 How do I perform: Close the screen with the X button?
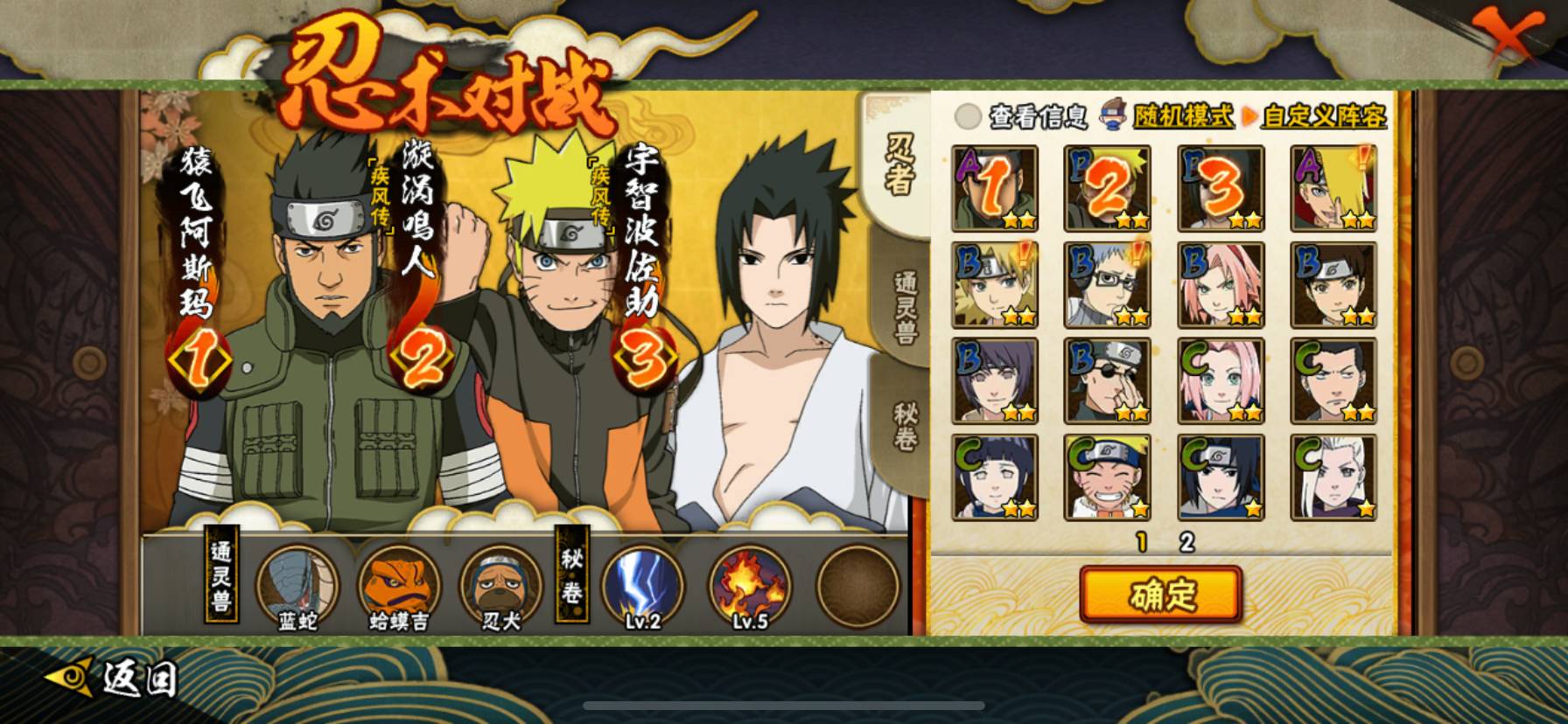(1508, 37)
